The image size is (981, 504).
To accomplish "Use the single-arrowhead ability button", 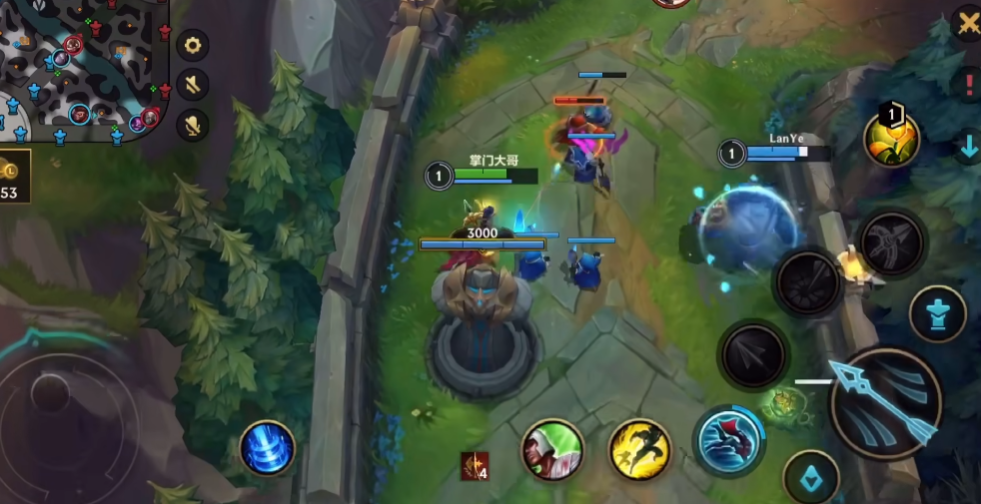I will coord(753,354).
